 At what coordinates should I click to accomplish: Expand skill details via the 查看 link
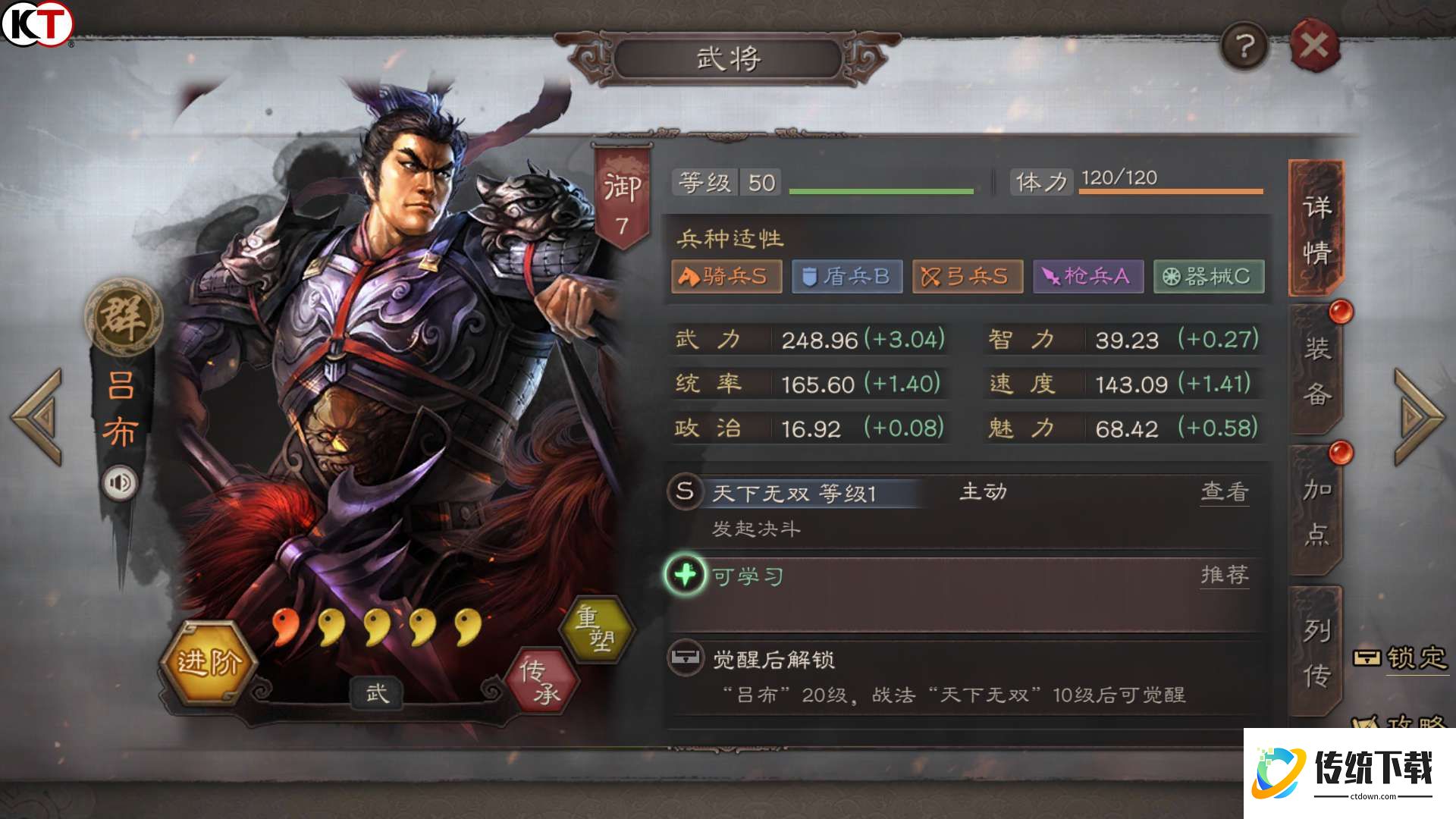pyautogui.click(x=1224, y=491)
